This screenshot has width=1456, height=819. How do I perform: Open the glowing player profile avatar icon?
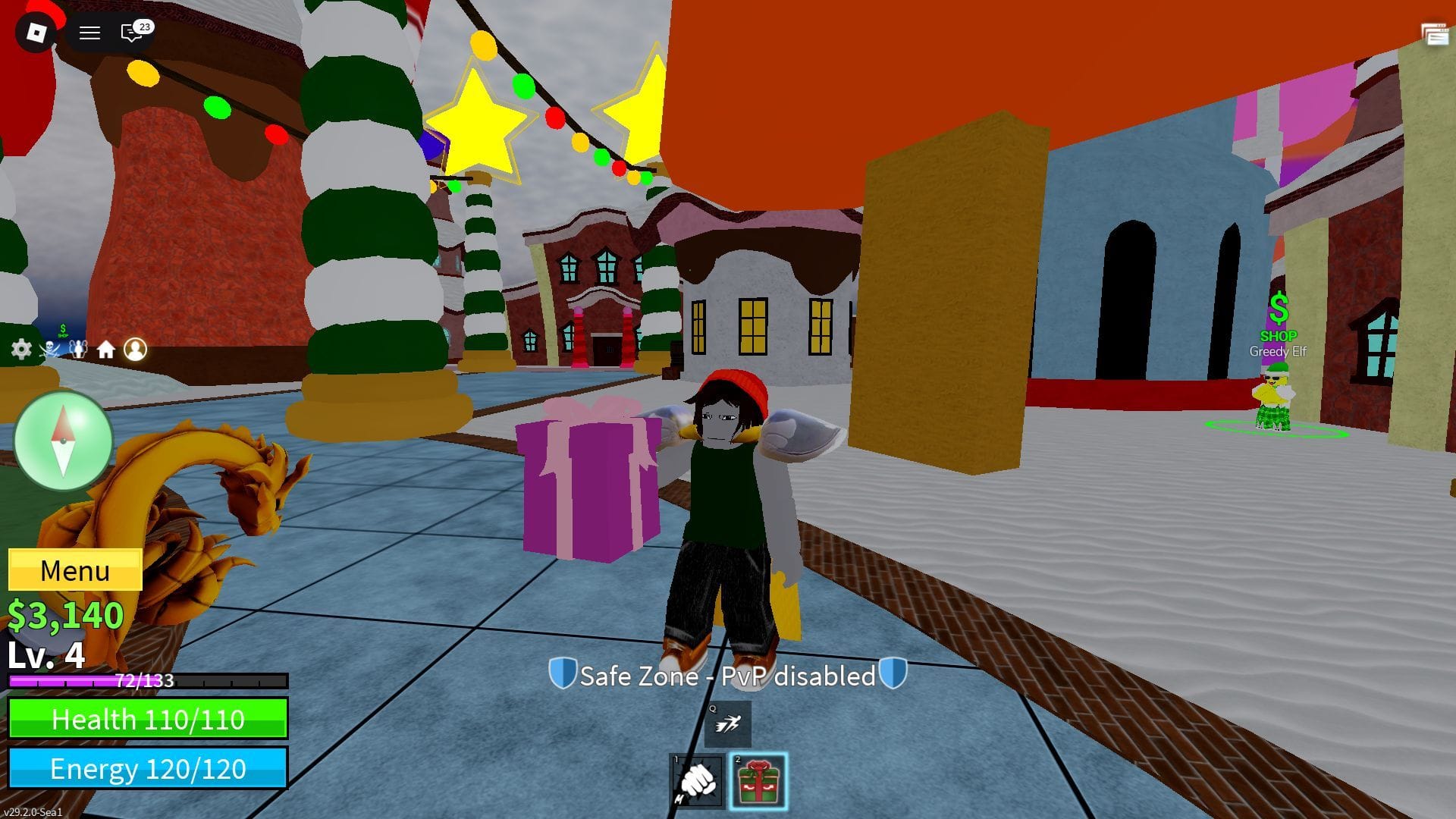tap(135, 349)
